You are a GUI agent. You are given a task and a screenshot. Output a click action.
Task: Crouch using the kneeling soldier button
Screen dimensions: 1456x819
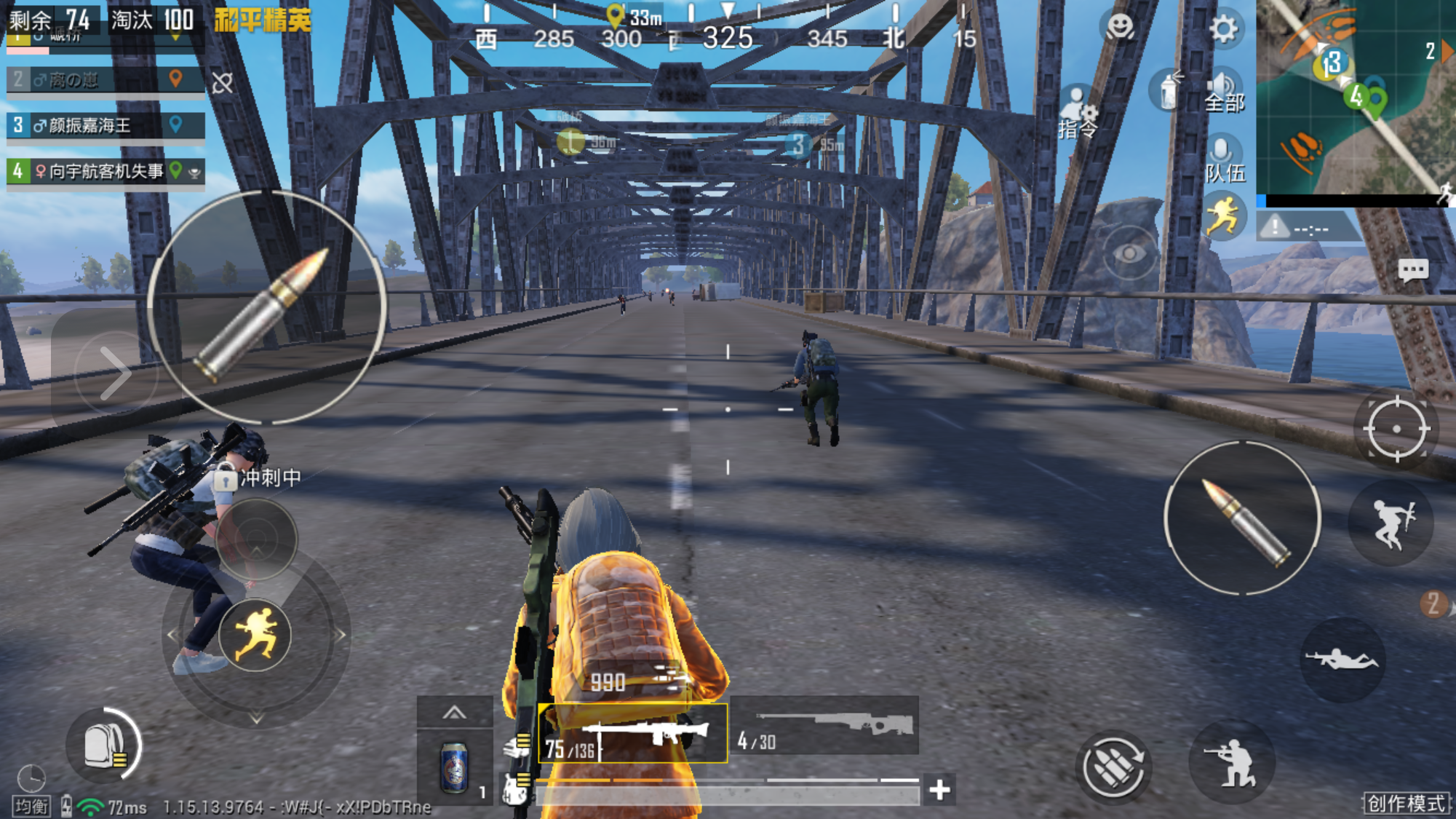click(1231, 762)
